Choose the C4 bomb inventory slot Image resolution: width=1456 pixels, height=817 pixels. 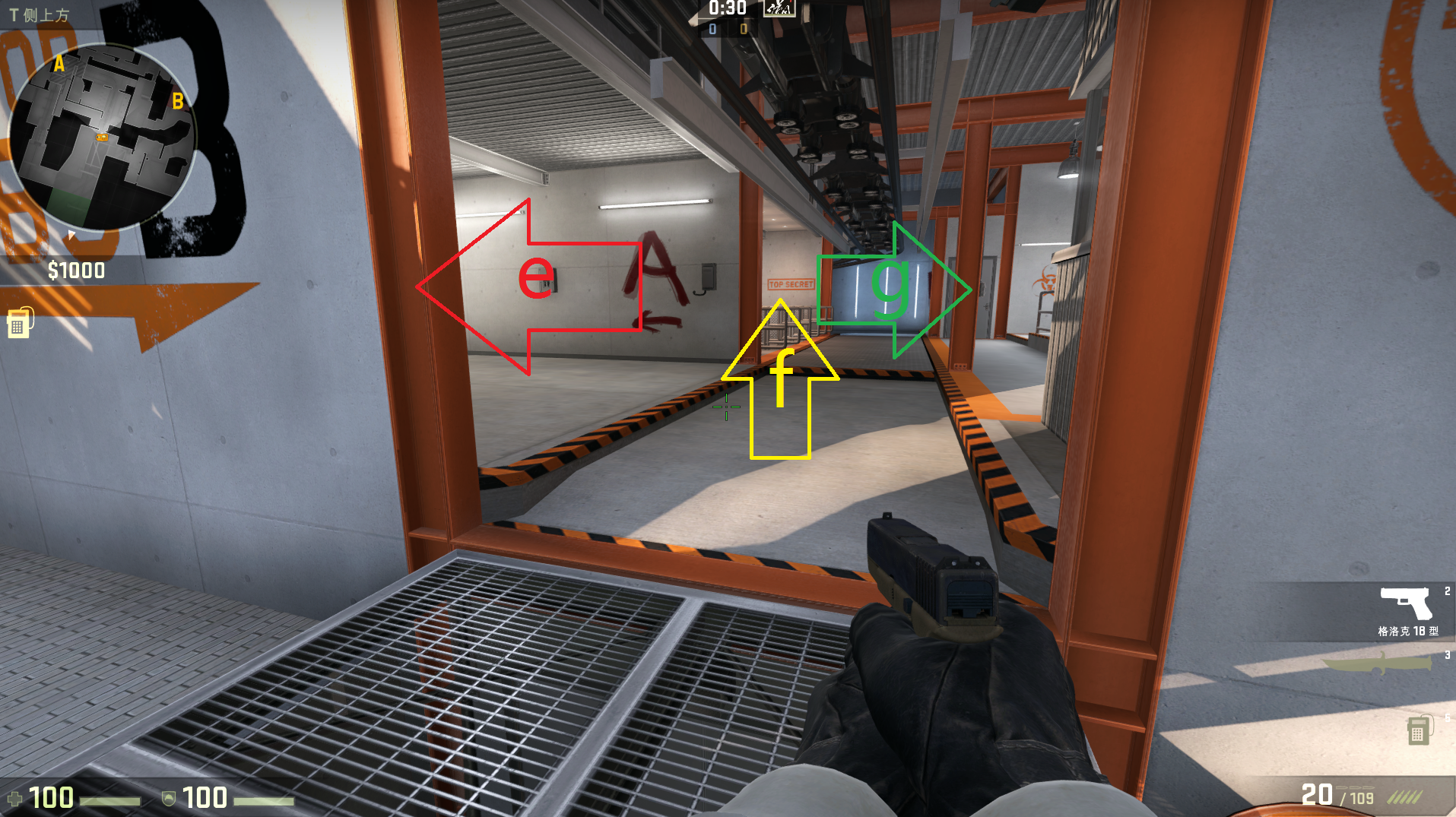[1417, 730]
